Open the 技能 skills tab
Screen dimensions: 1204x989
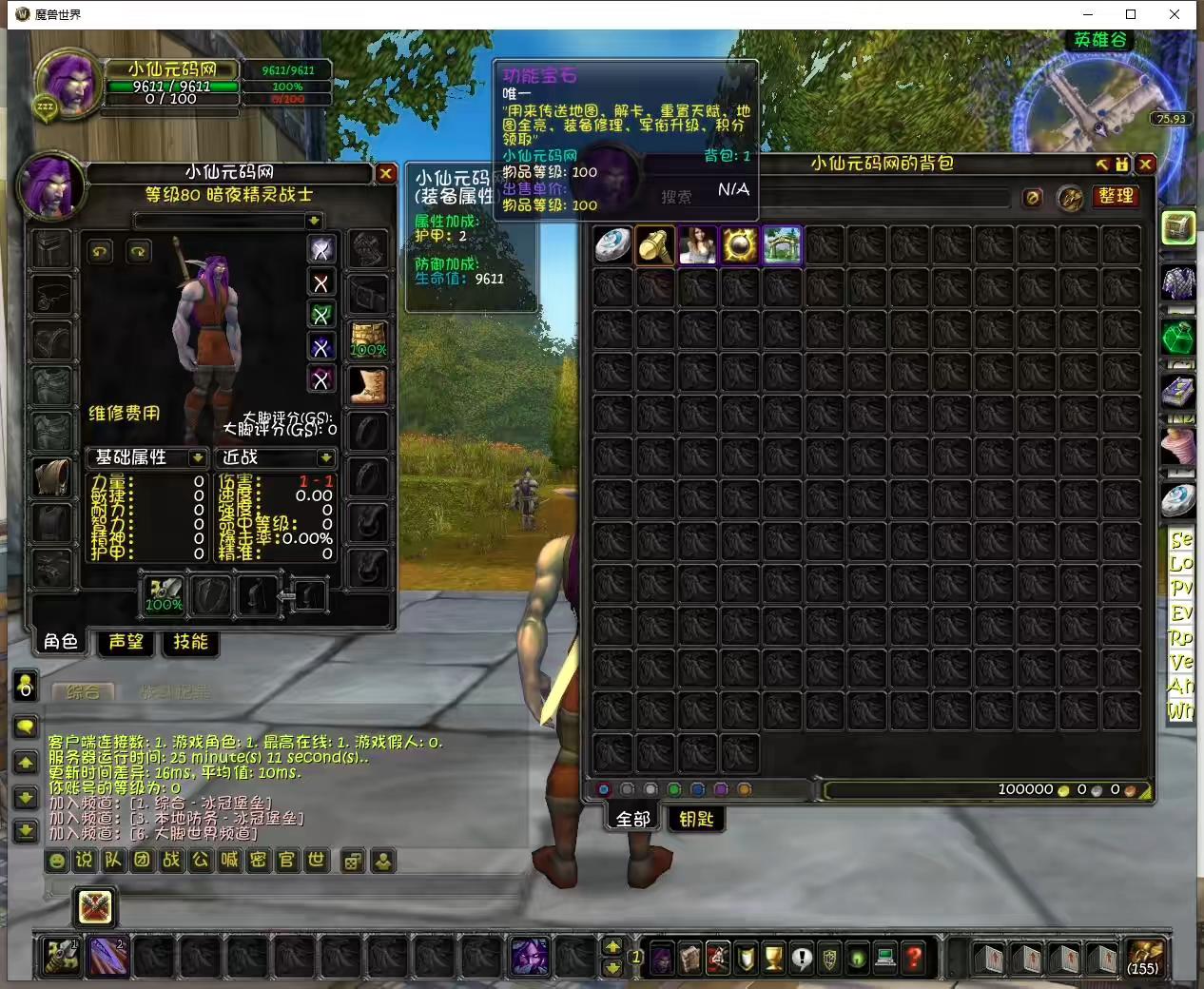190,642
